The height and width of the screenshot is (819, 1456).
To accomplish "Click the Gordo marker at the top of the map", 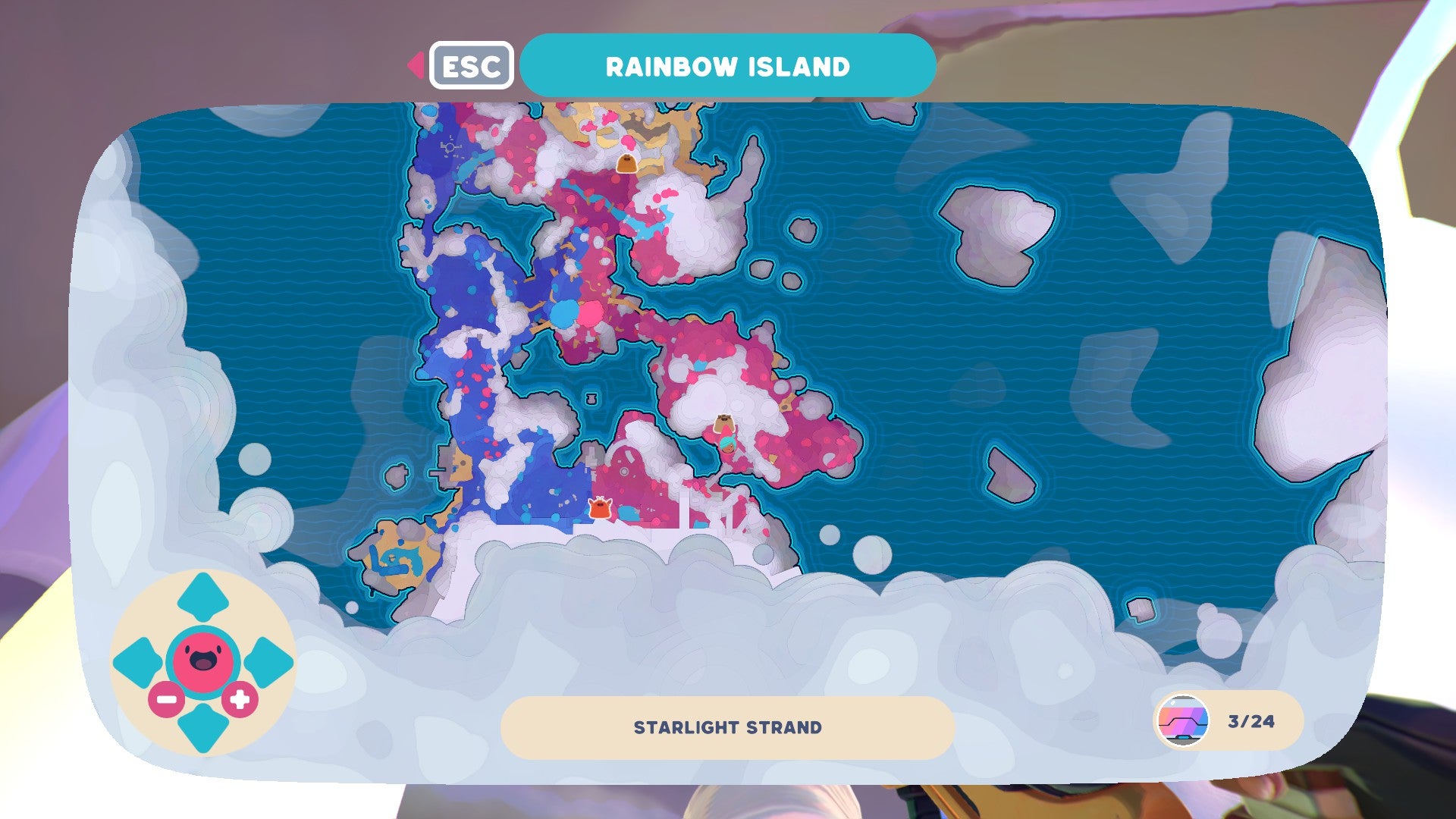I will pyautogui.click(x=627, y=162).
